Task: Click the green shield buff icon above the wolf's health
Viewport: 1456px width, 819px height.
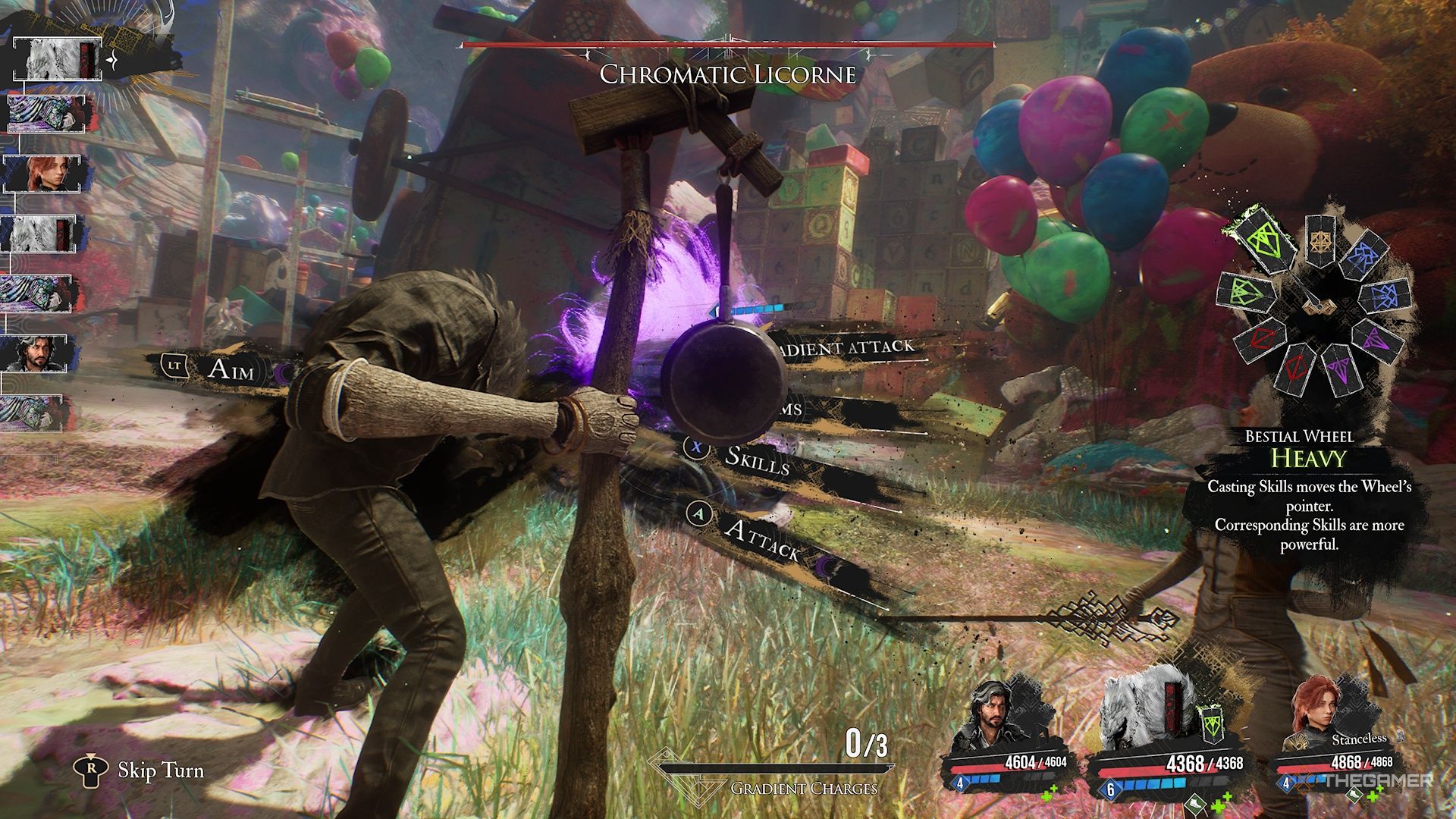Action: [x=1212, y=723]
